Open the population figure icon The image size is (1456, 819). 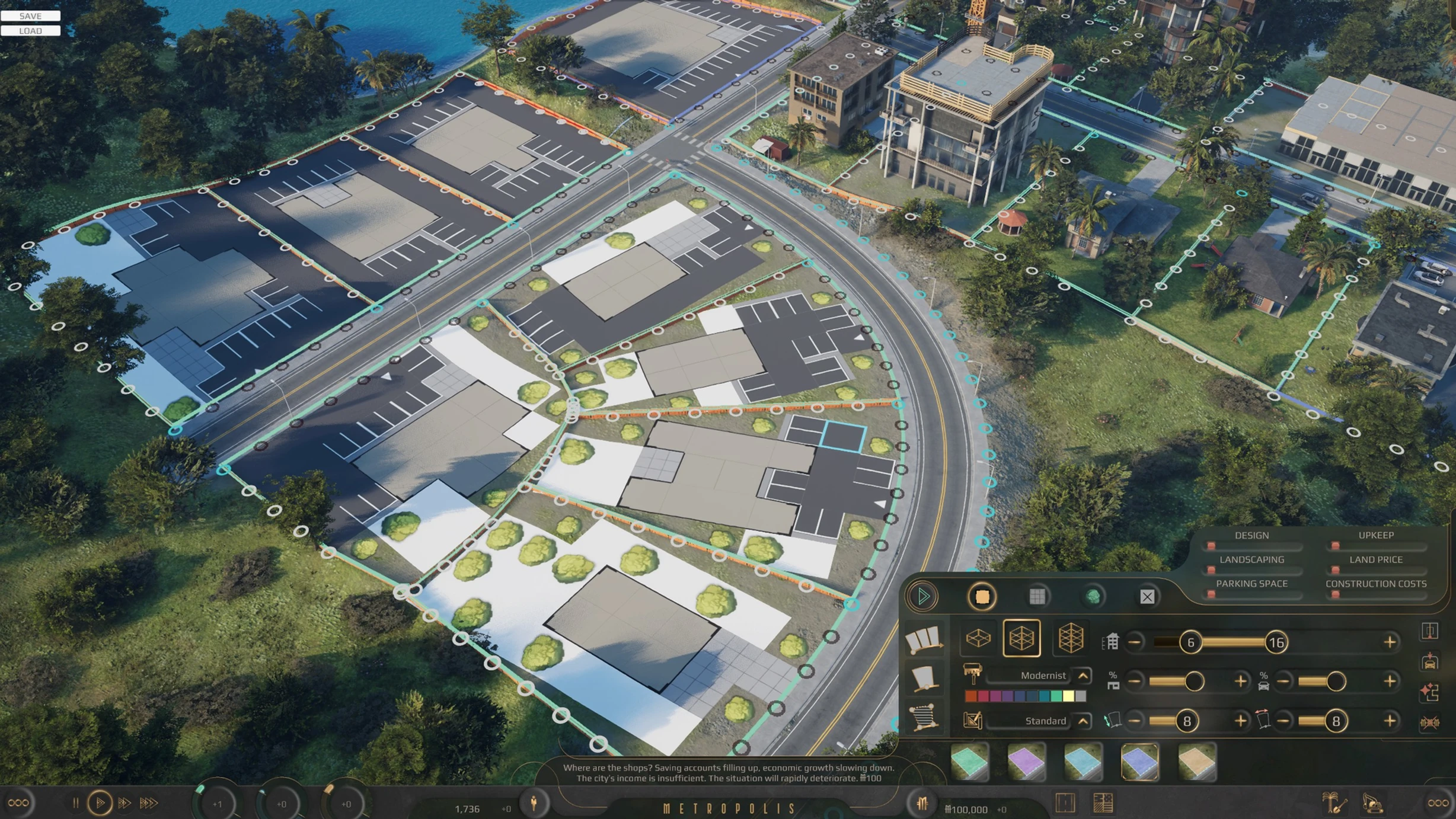click(x=534, y=803)
